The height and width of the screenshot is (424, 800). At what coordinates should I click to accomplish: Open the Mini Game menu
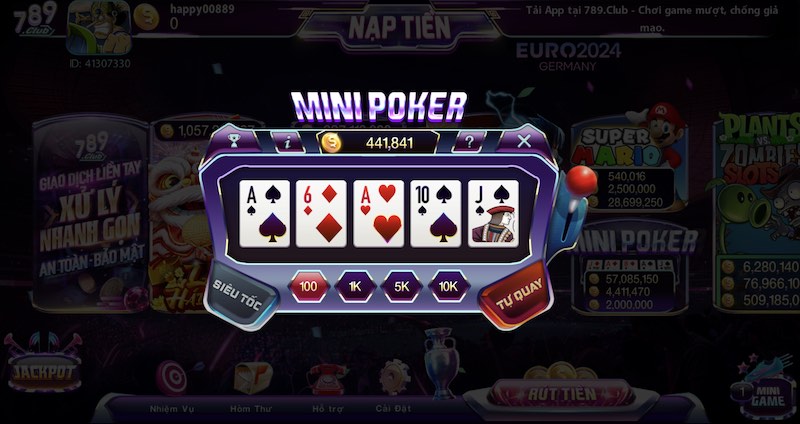(x=765, y=389)
